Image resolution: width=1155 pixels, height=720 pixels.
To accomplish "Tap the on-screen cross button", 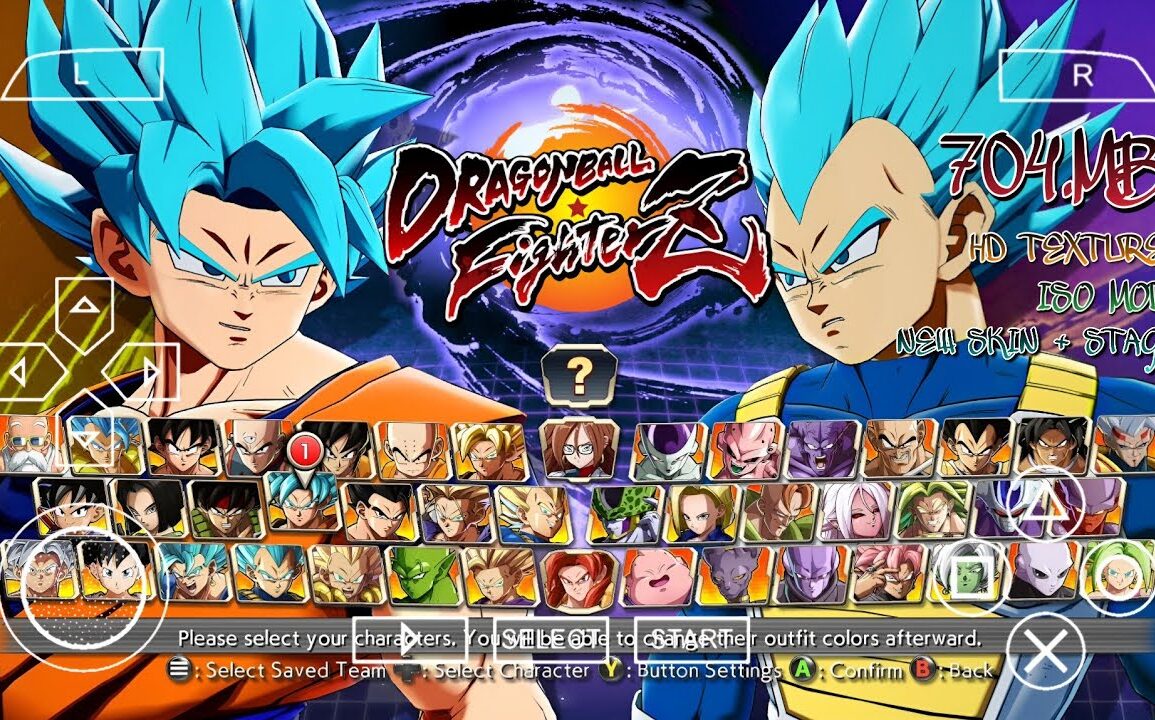I will pyautogui.click(x=1045, y=651).
